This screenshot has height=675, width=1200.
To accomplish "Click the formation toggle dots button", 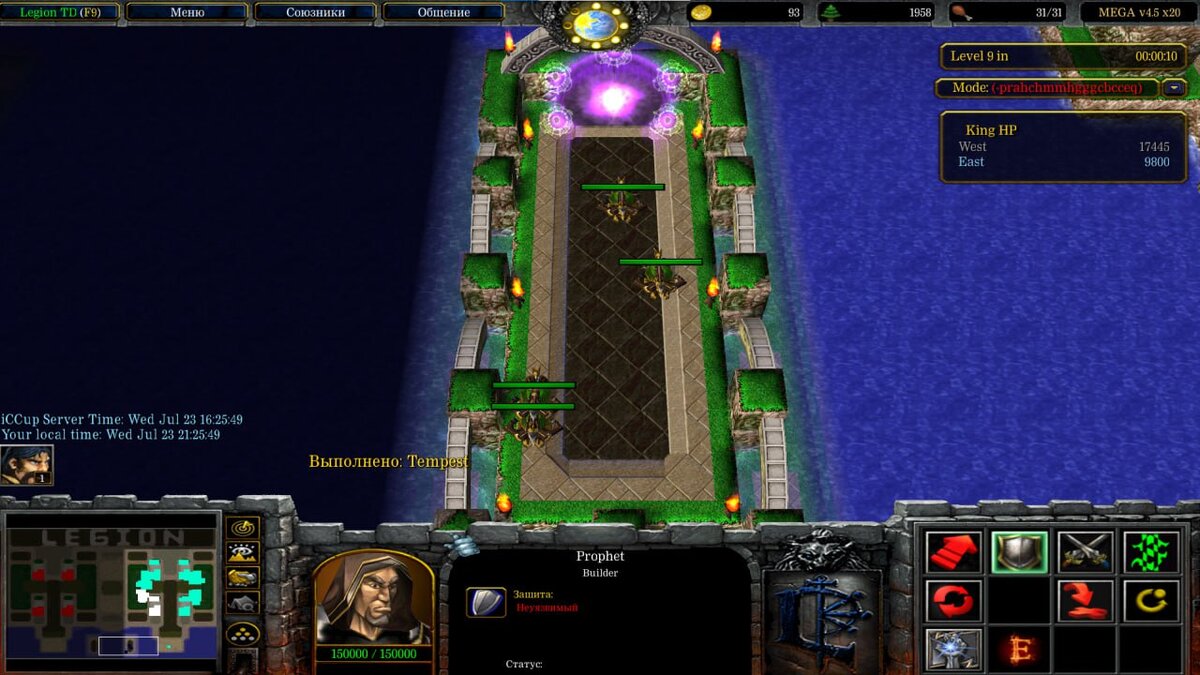I will (x=243, y=632).
